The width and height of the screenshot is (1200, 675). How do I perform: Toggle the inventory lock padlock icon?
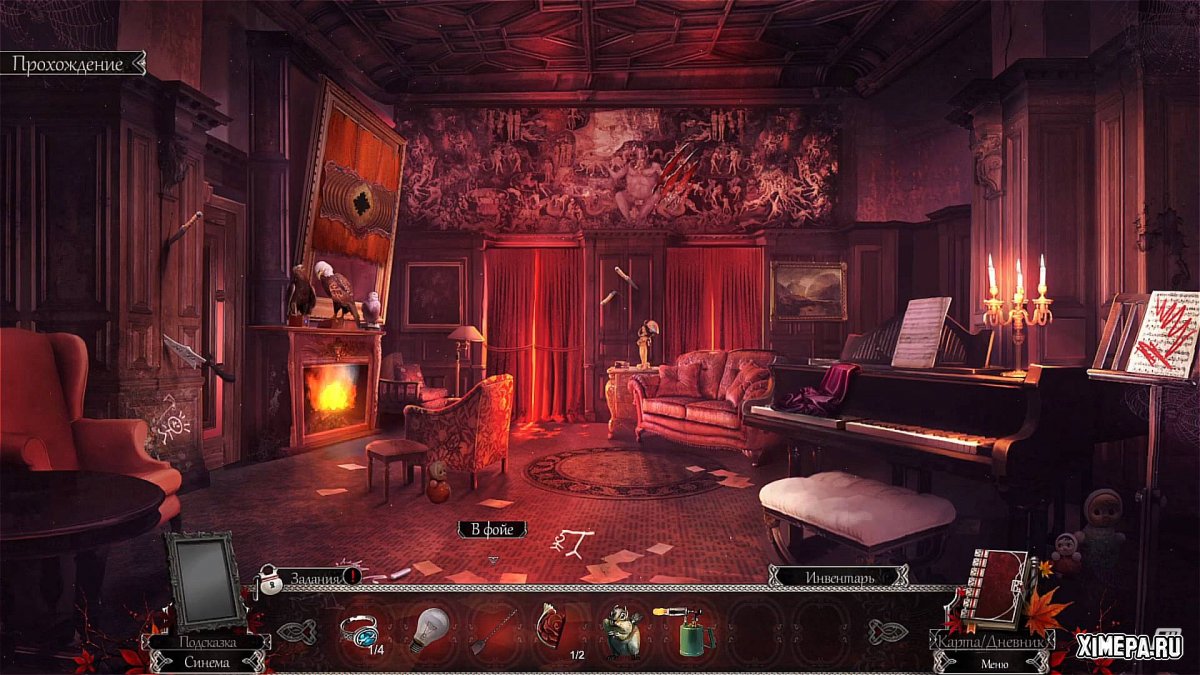[x=269, y=580]
